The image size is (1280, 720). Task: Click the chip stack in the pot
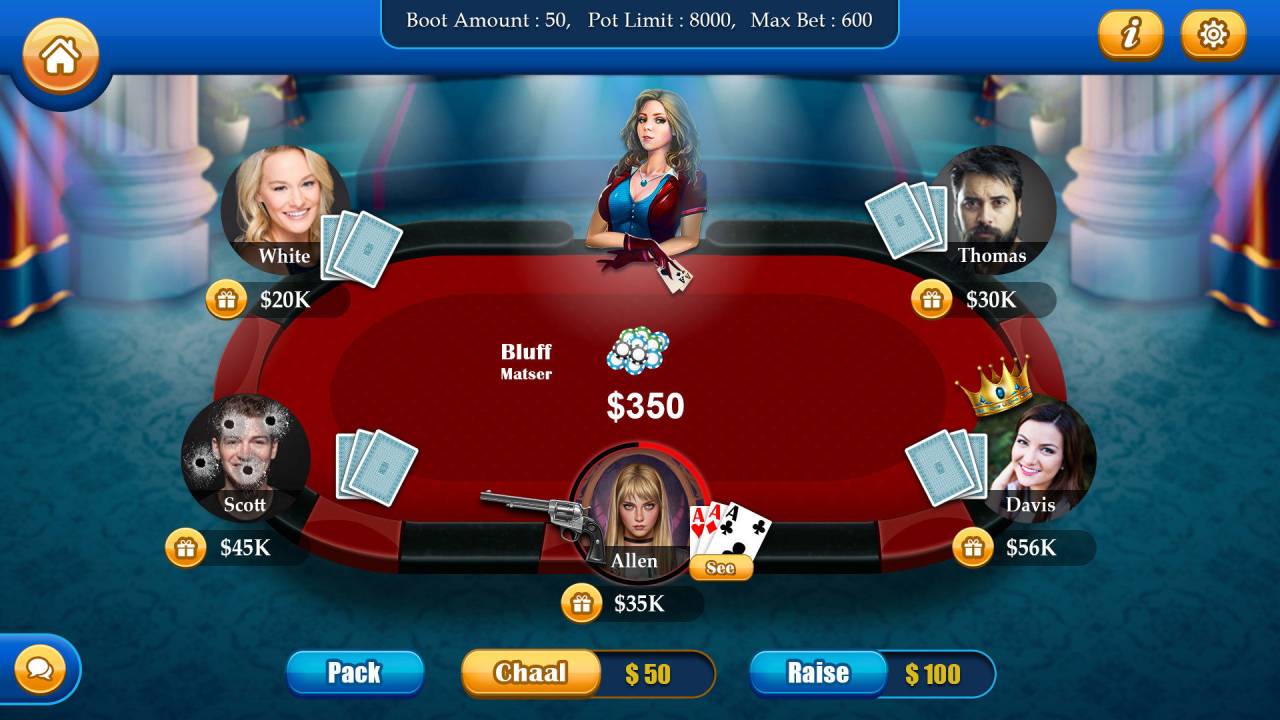click(x=640, y=348)
